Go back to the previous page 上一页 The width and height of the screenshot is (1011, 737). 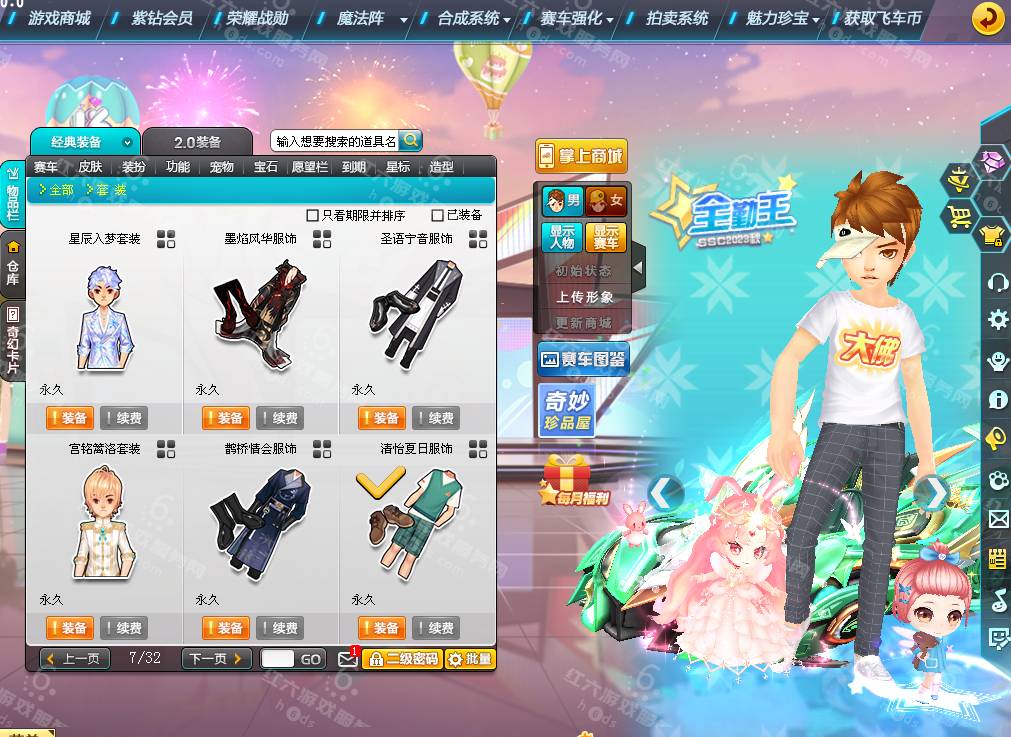coord(74,658)
